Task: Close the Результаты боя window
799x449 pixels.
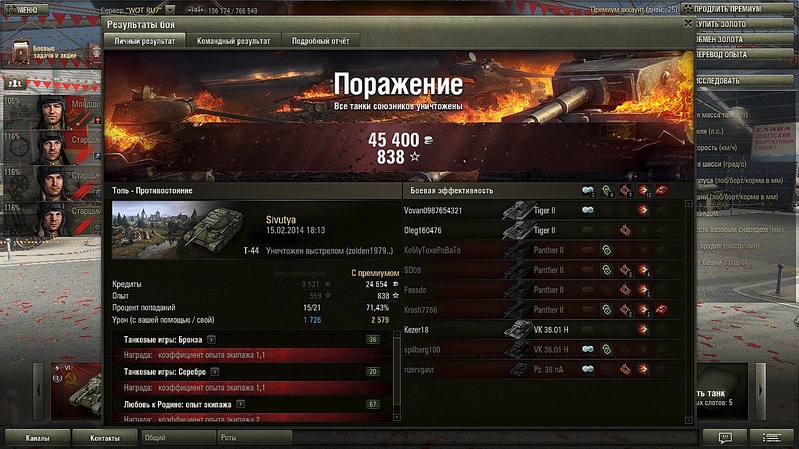Action: click(687, 20)
